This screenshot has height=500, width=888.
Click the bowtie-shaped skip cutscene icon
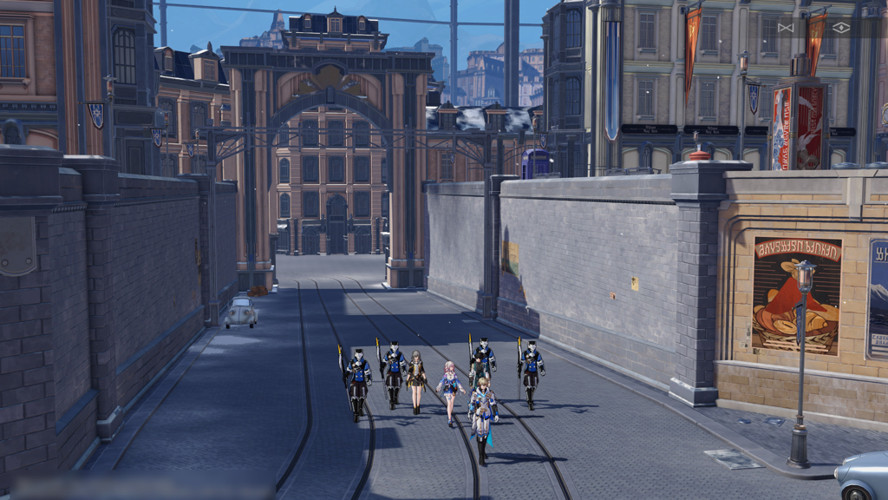point(785,27)
